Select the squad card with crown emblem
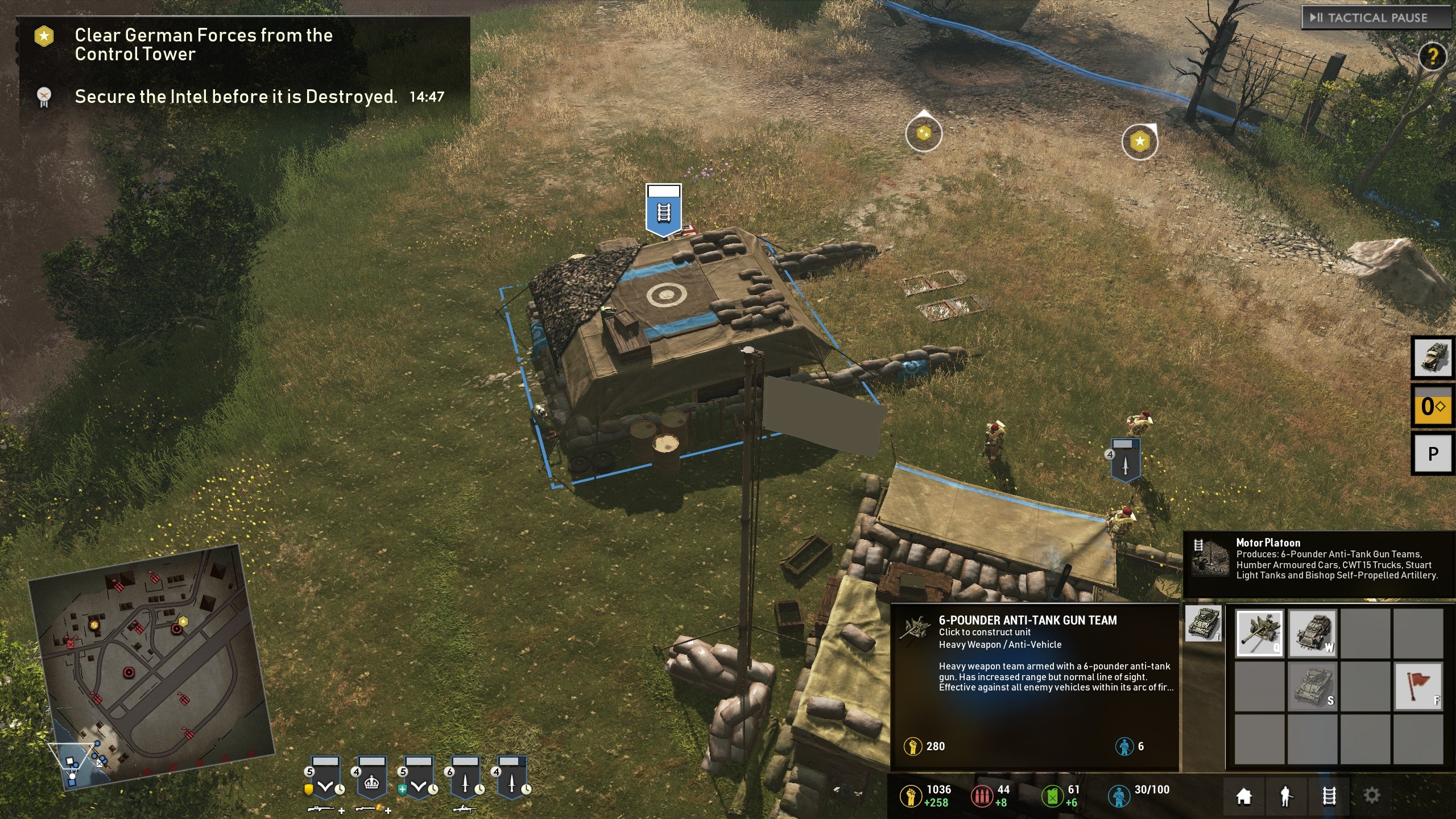This screenshot has height=819, width=1456. pyautogui.click(x=371, y=778)
